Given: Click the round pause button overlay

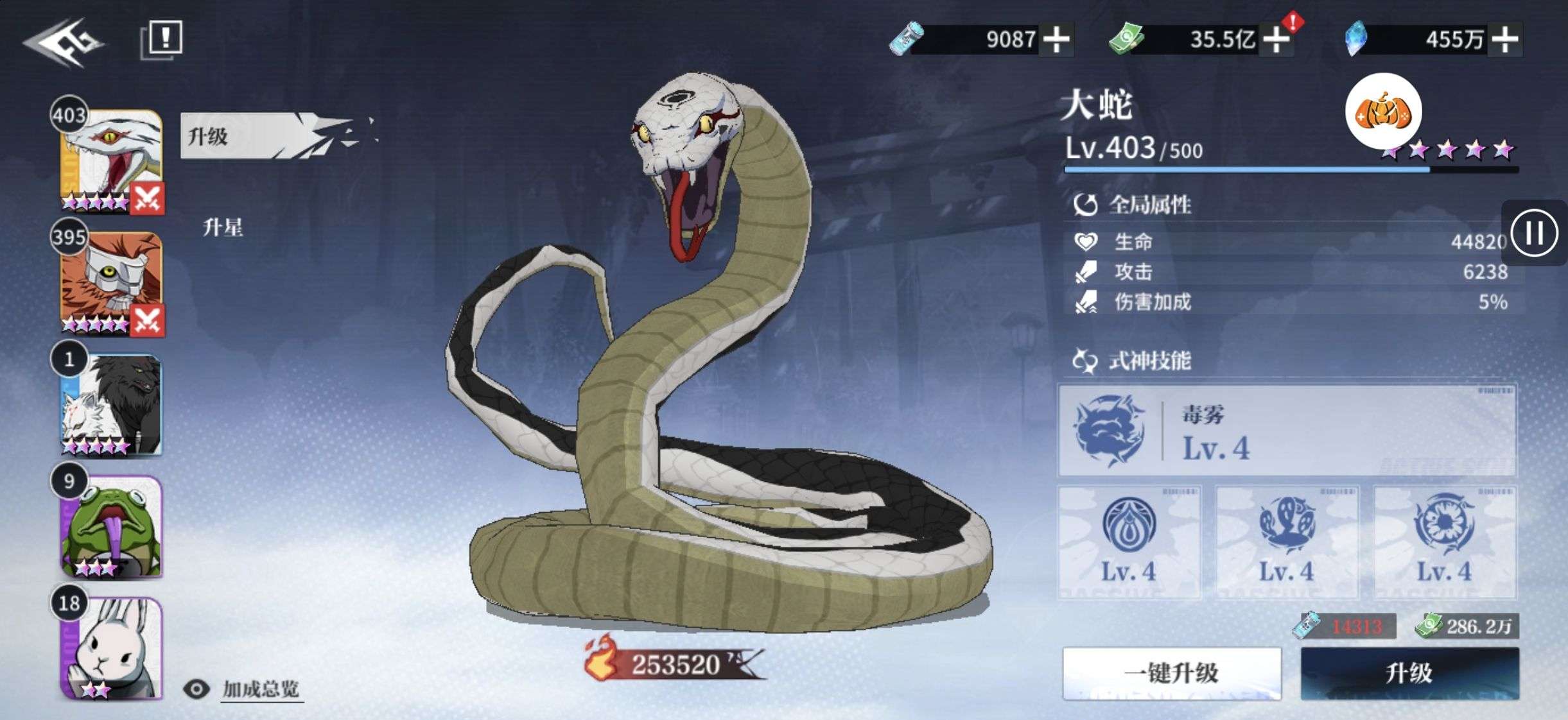Looking at the screenshot, I should click(1535, 232).
